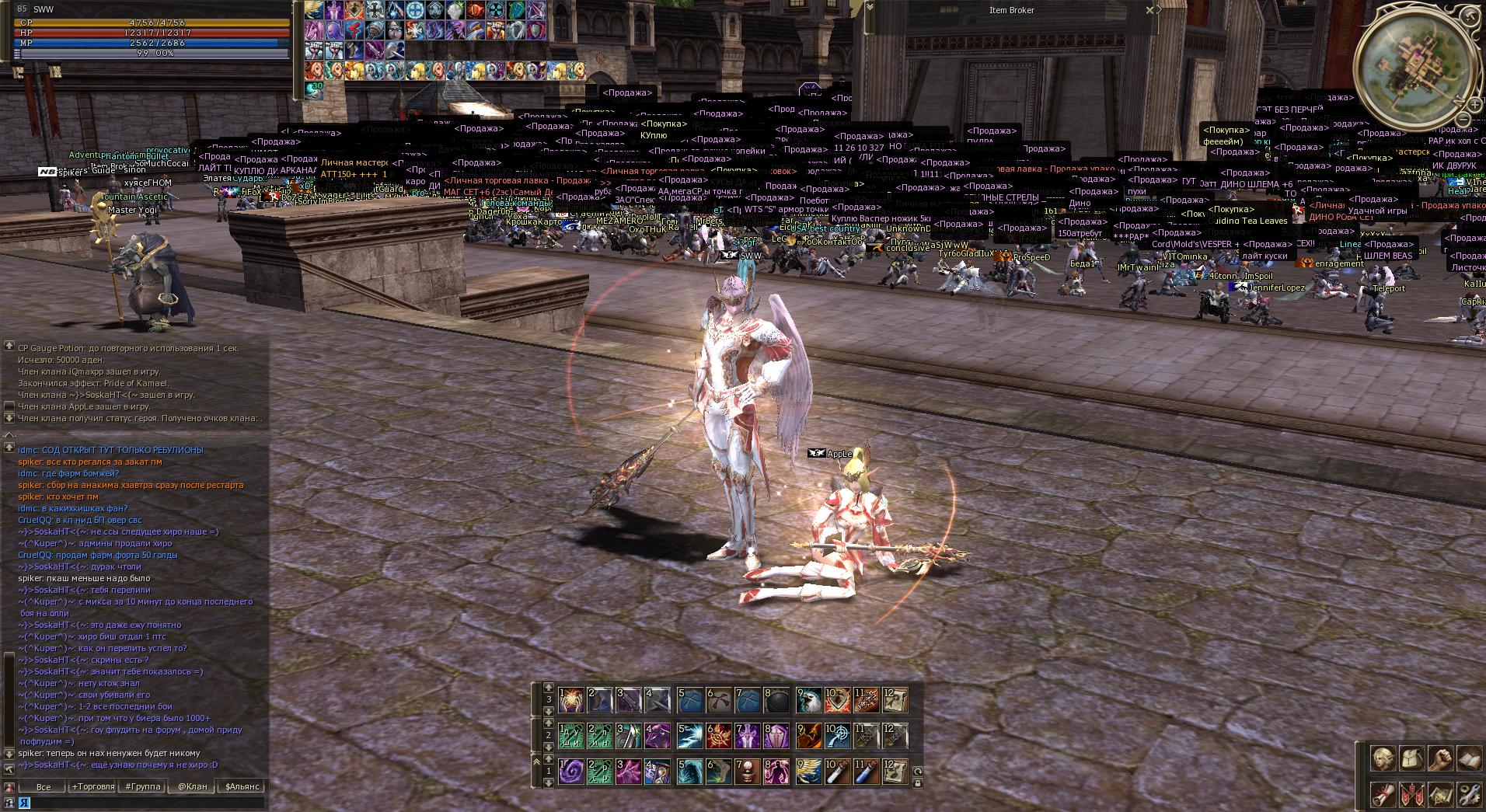Open the skills book icon
The width and height of the screenshot is (1486, 812).
pos(1469,759)
